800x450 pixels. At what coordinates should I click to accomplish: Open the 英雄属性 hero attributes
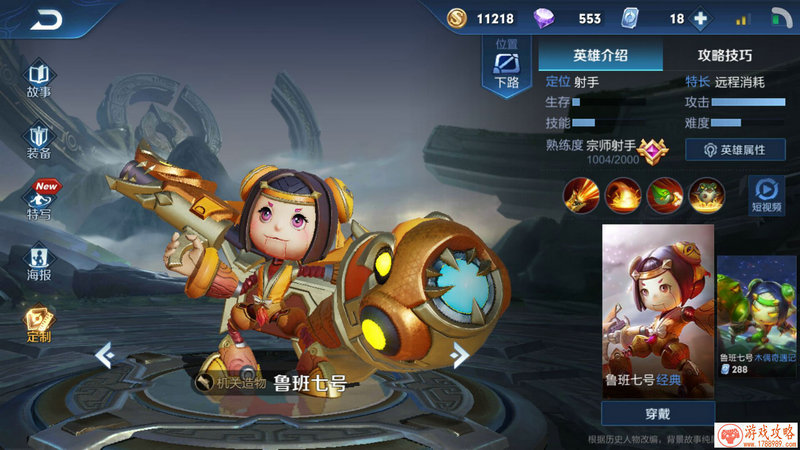735,149
